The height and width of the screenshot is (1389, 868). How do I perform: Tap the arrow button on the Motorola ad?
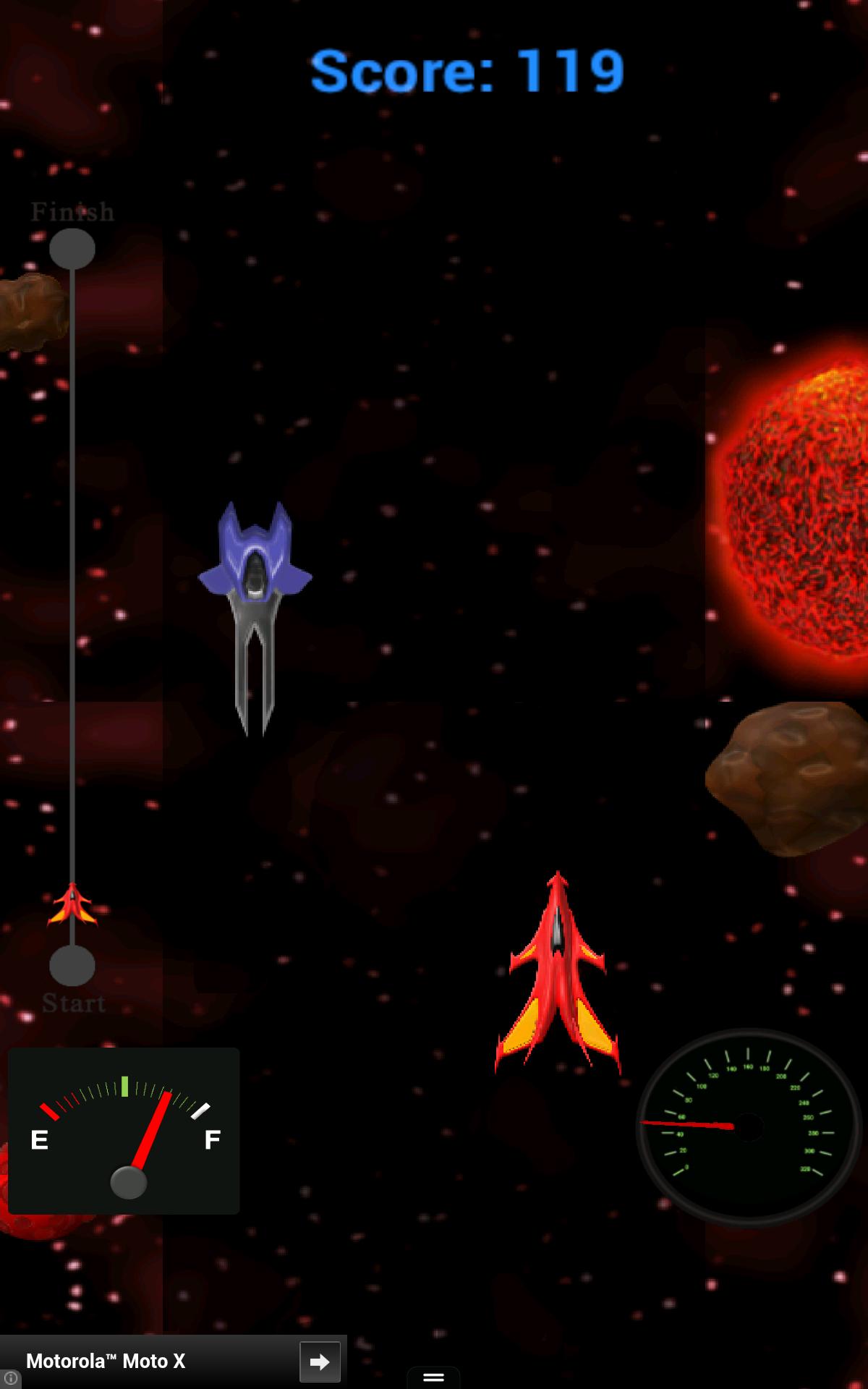(320, 1362)
